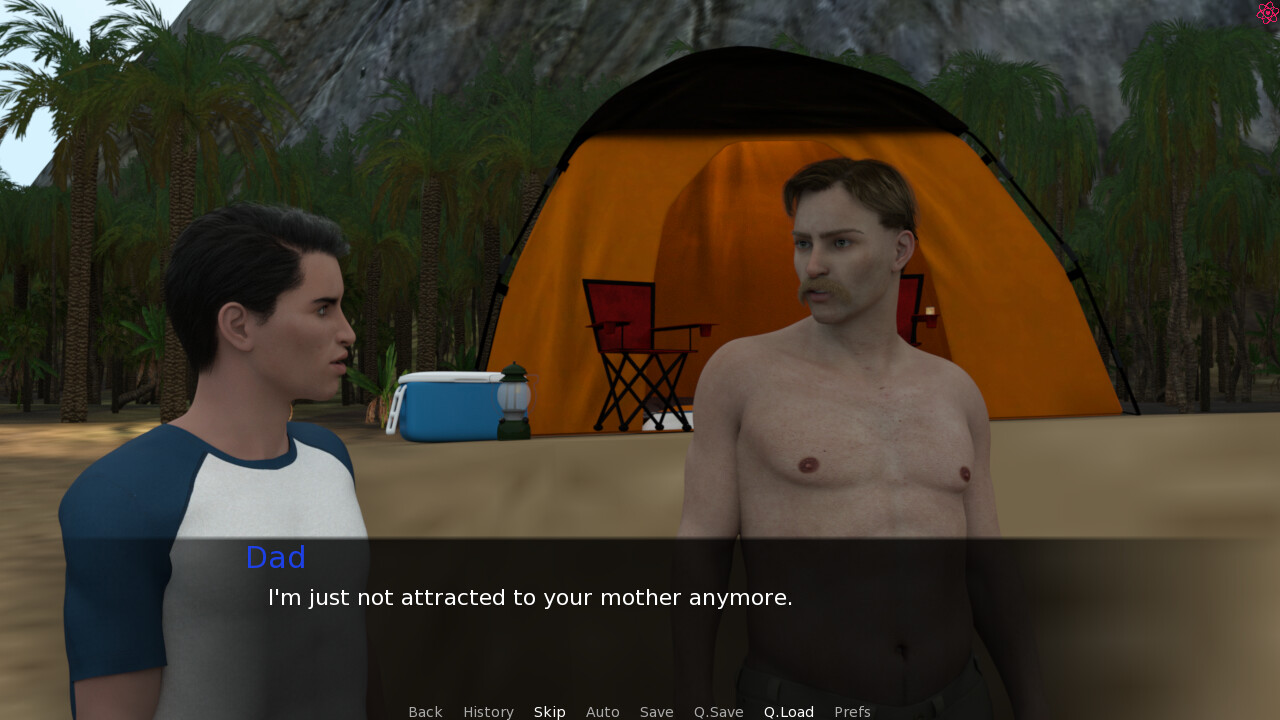Select Q.Load to load the quicksave

coord(789,712)
